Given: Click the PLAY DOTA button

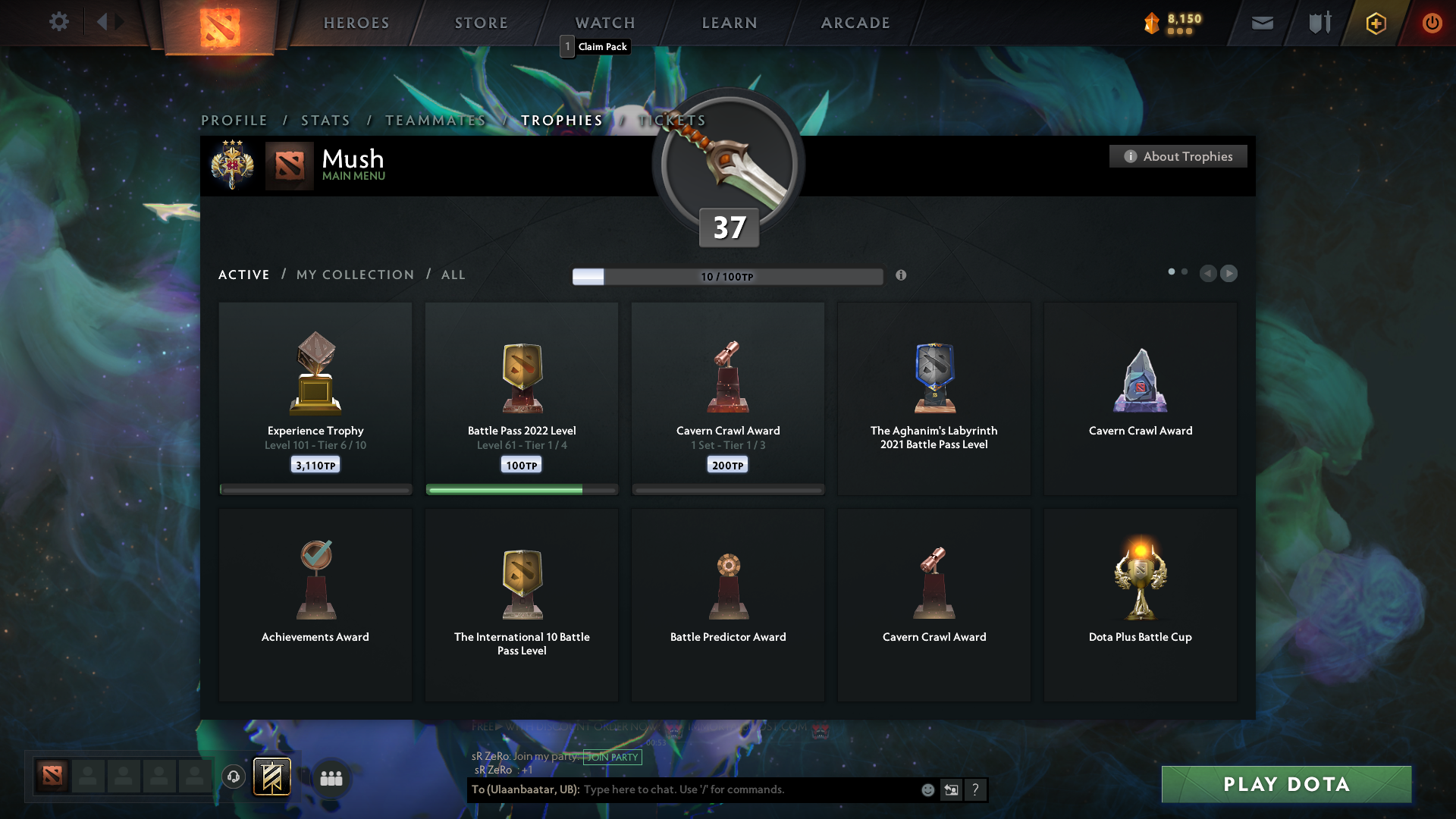Looking at the screenshot, I should point(1285,784).
